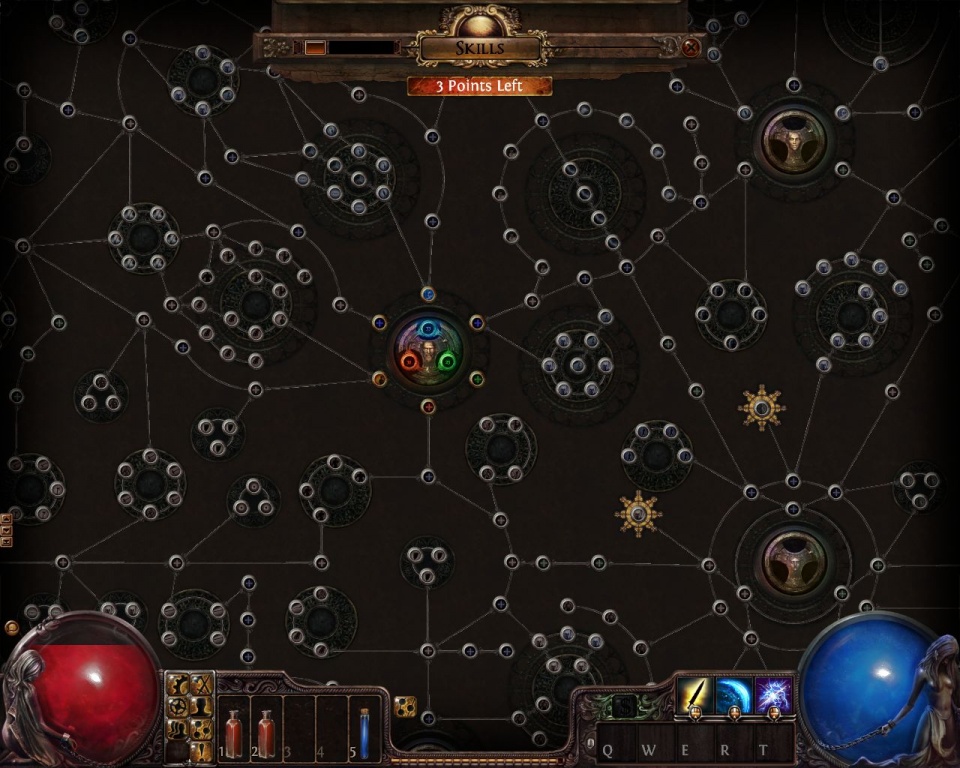Select the purple lightning skill icon
The height and width of the screenshot is (768, 960).
(774, 693)
